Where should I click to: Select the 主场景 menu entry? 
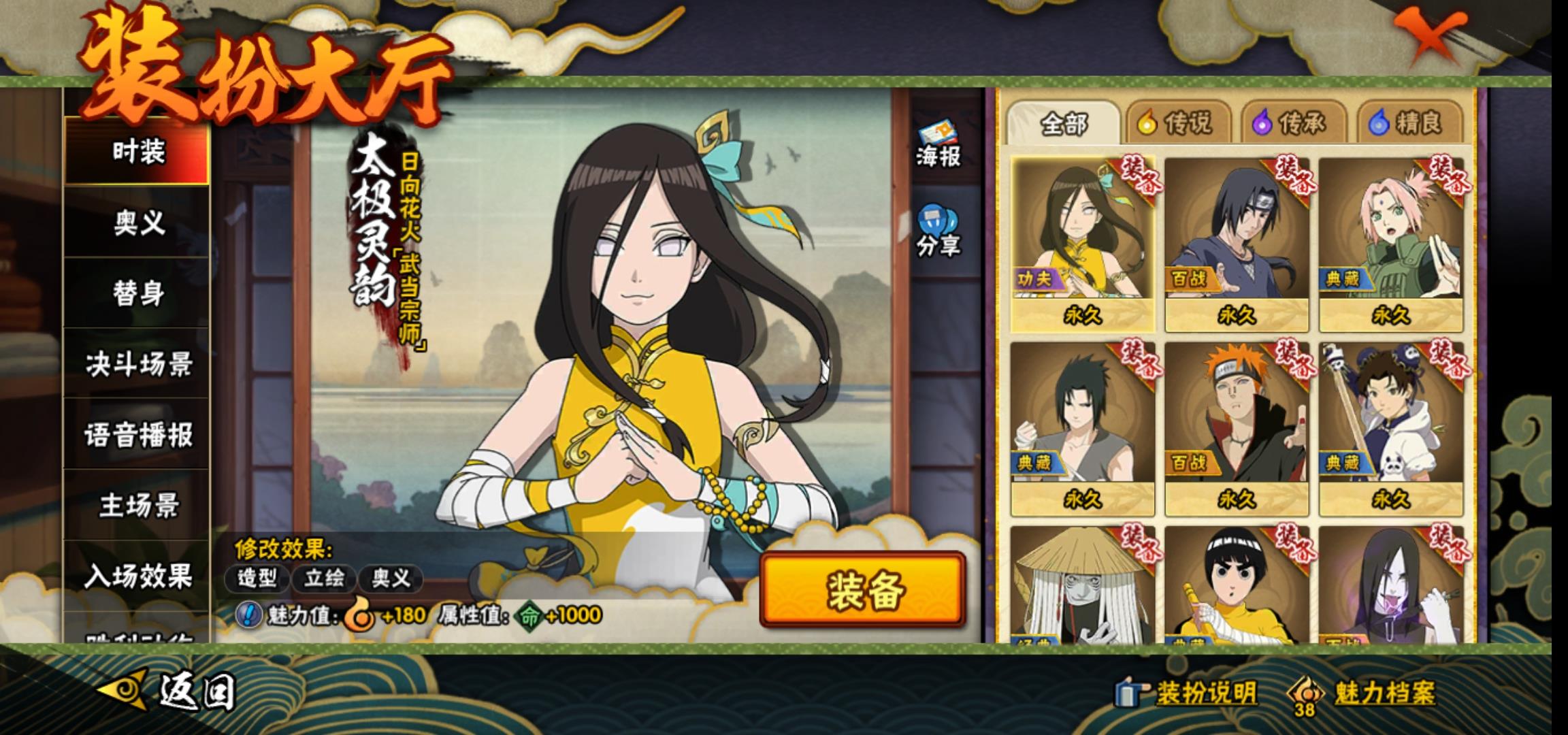137,505
